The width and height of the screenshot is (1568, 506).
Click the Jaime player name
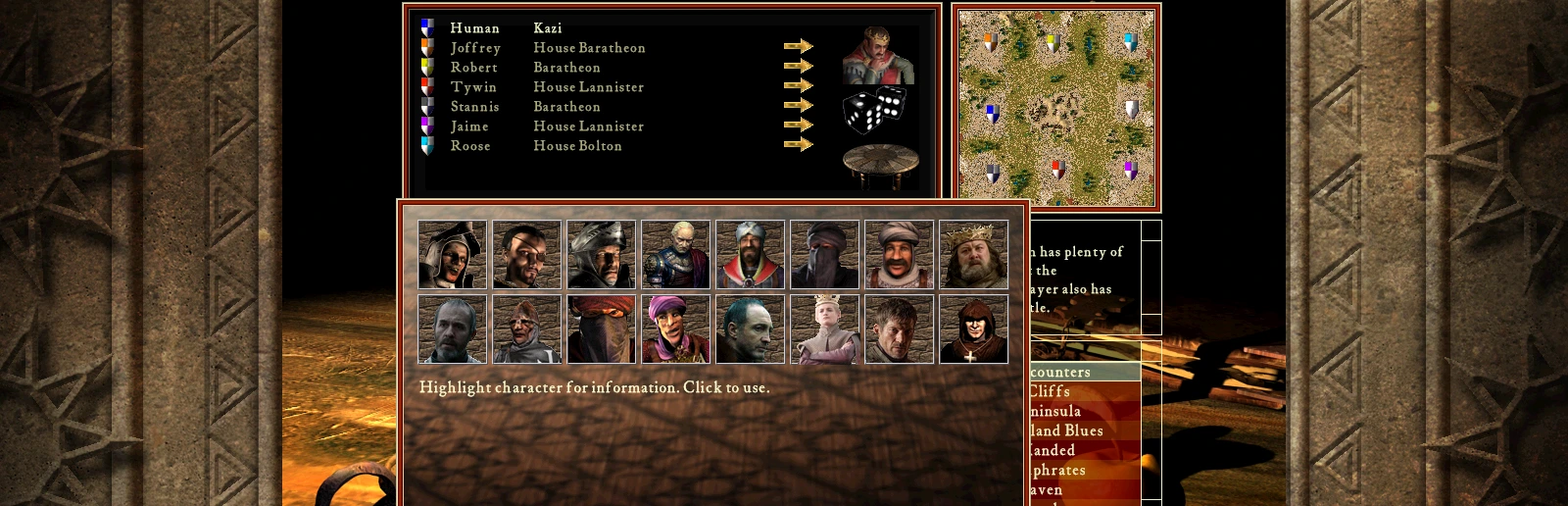point(469,126)
